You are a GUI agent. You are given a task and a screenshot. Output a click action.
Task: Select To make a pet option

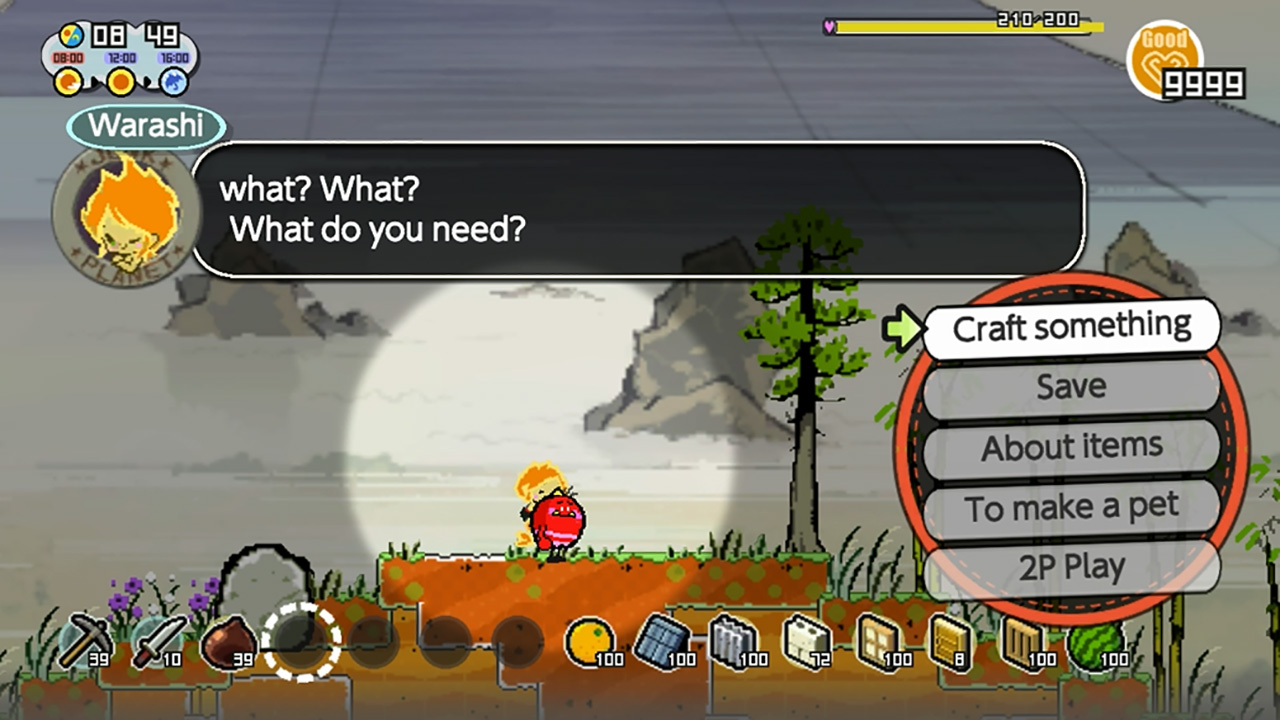tap(1072, 506)
